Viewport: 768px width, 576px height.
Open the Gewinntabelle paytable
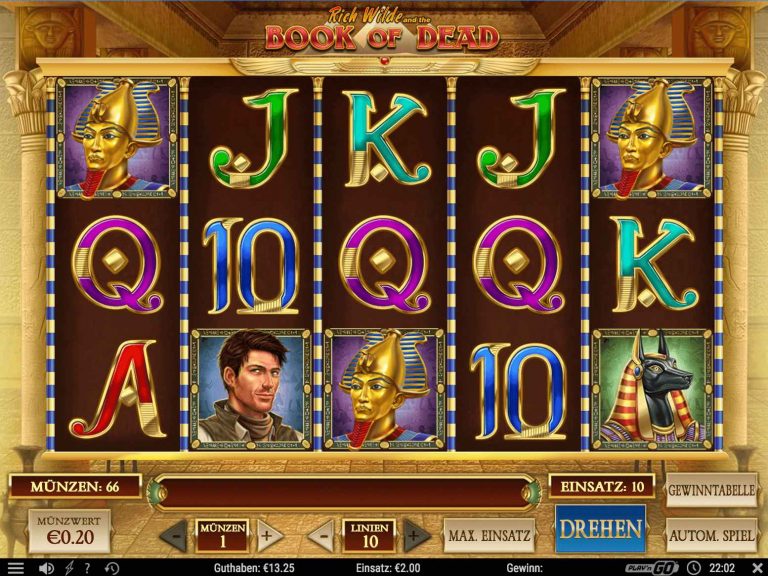710,489
